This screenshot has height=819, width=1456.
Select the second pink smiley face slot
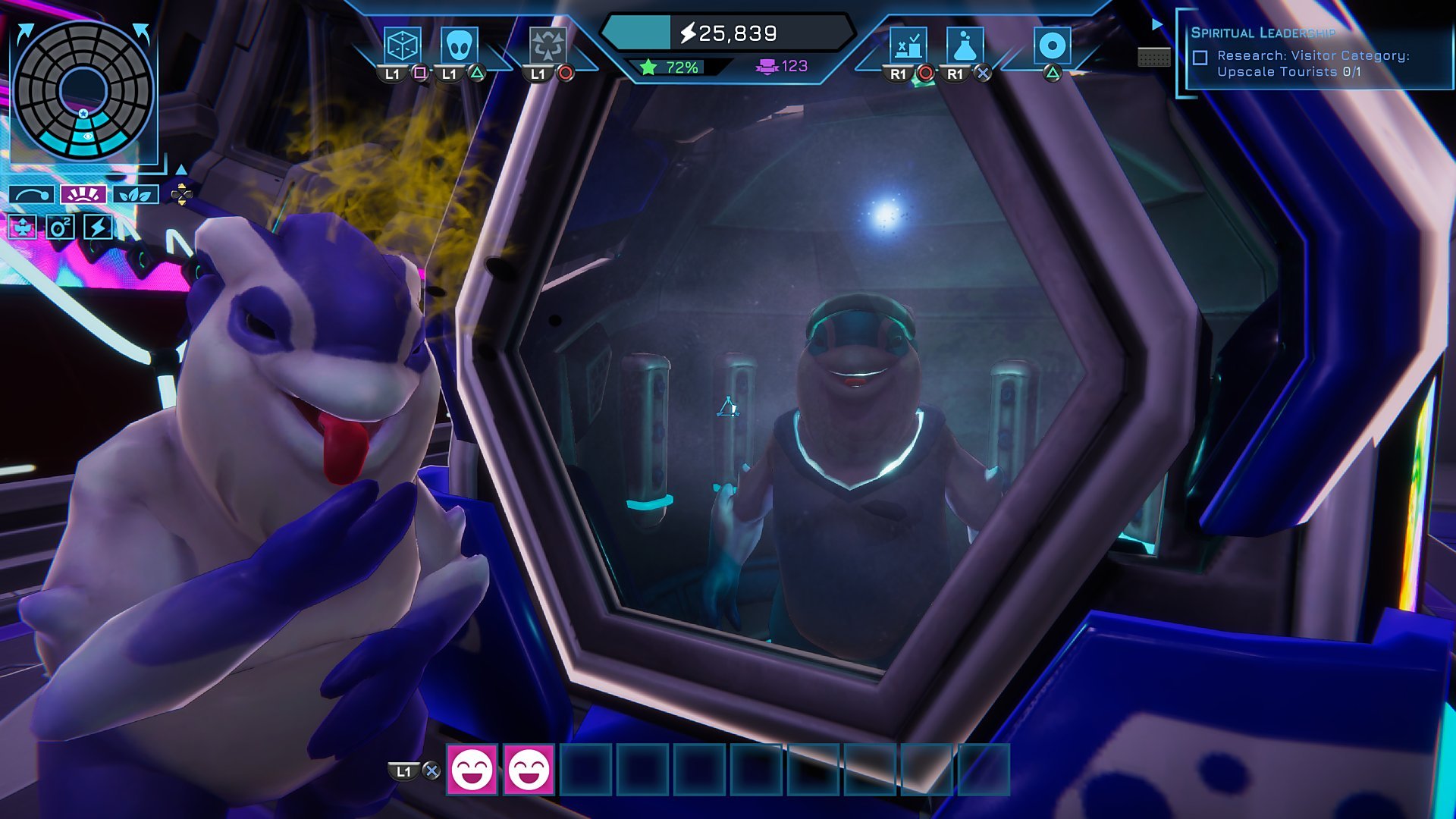pyautogui.click(x=529, y=770)
